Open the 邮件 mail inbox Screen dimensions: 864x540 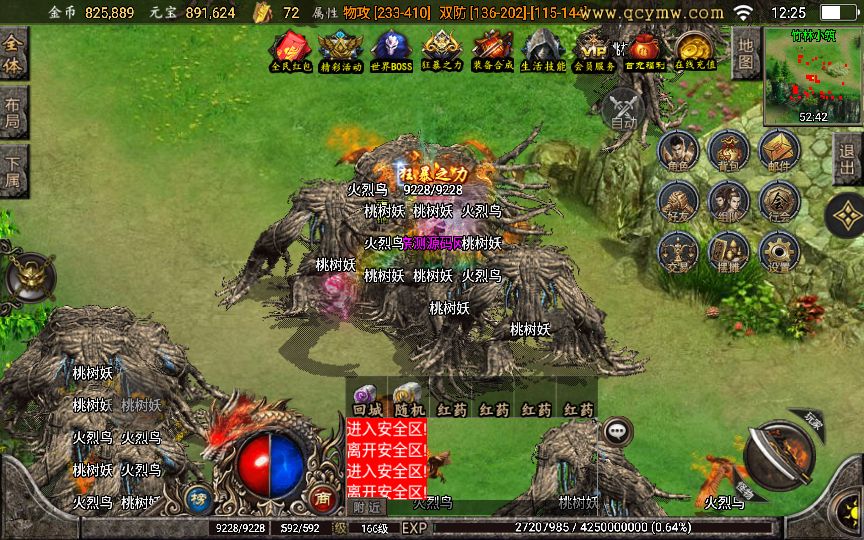779,152
